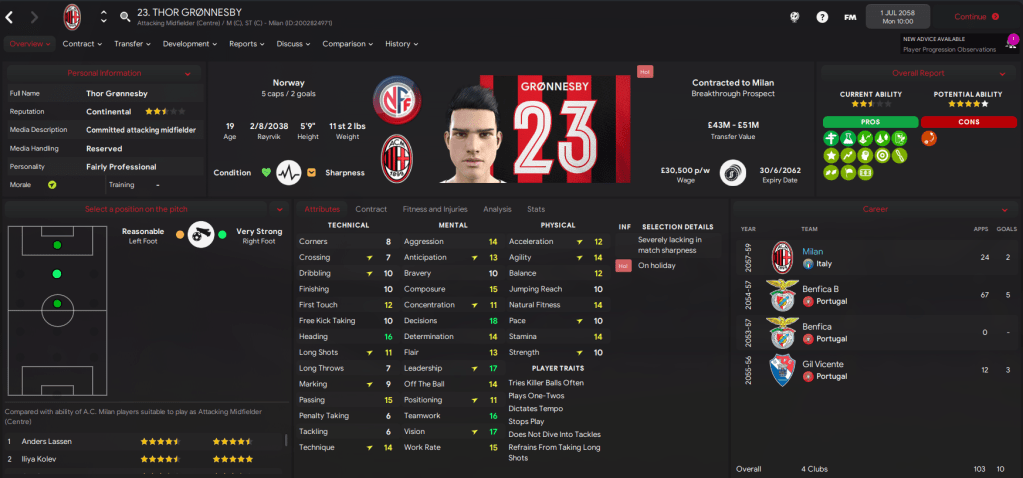
Task: Open the FM menu
Action: coord(850,17)
